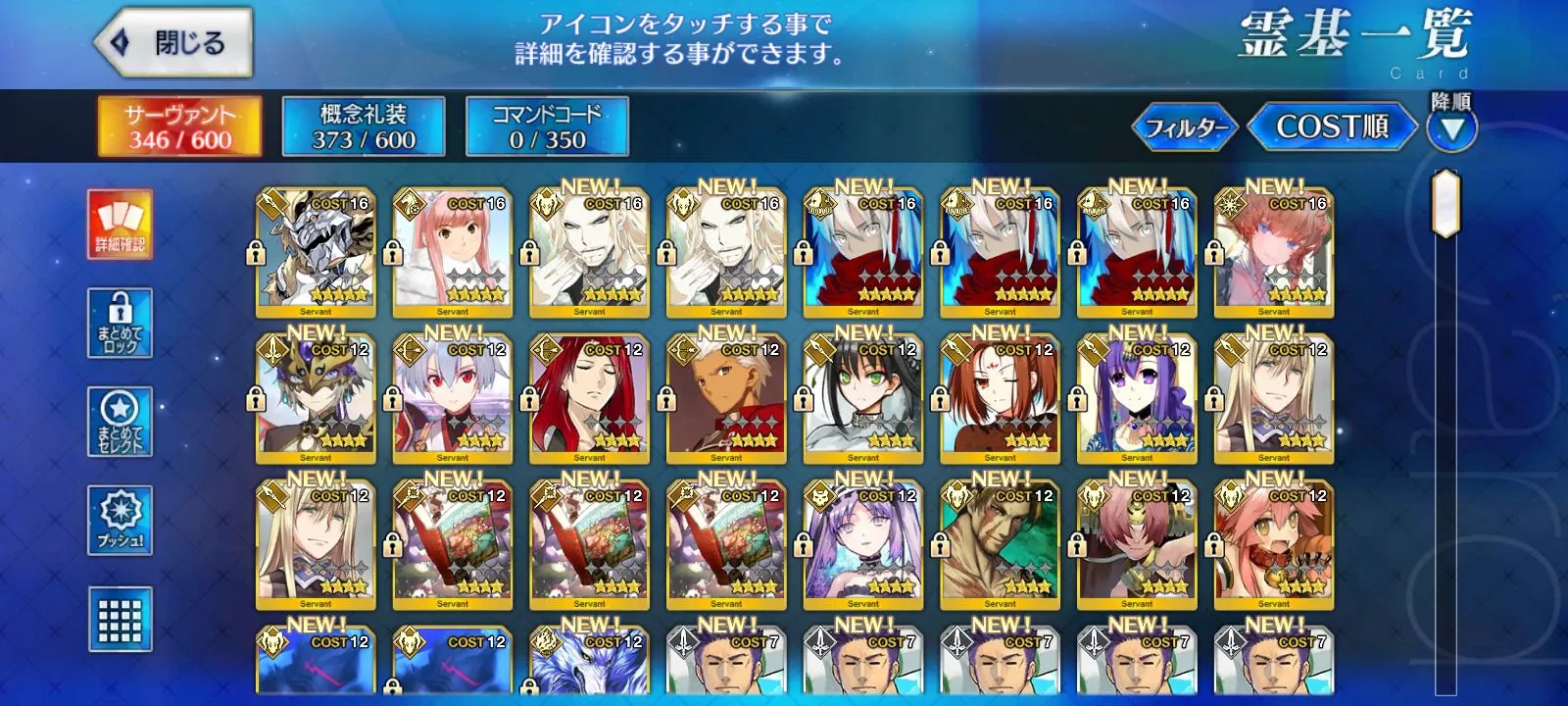Click the list scrollbar handle

coord(1445,204)
